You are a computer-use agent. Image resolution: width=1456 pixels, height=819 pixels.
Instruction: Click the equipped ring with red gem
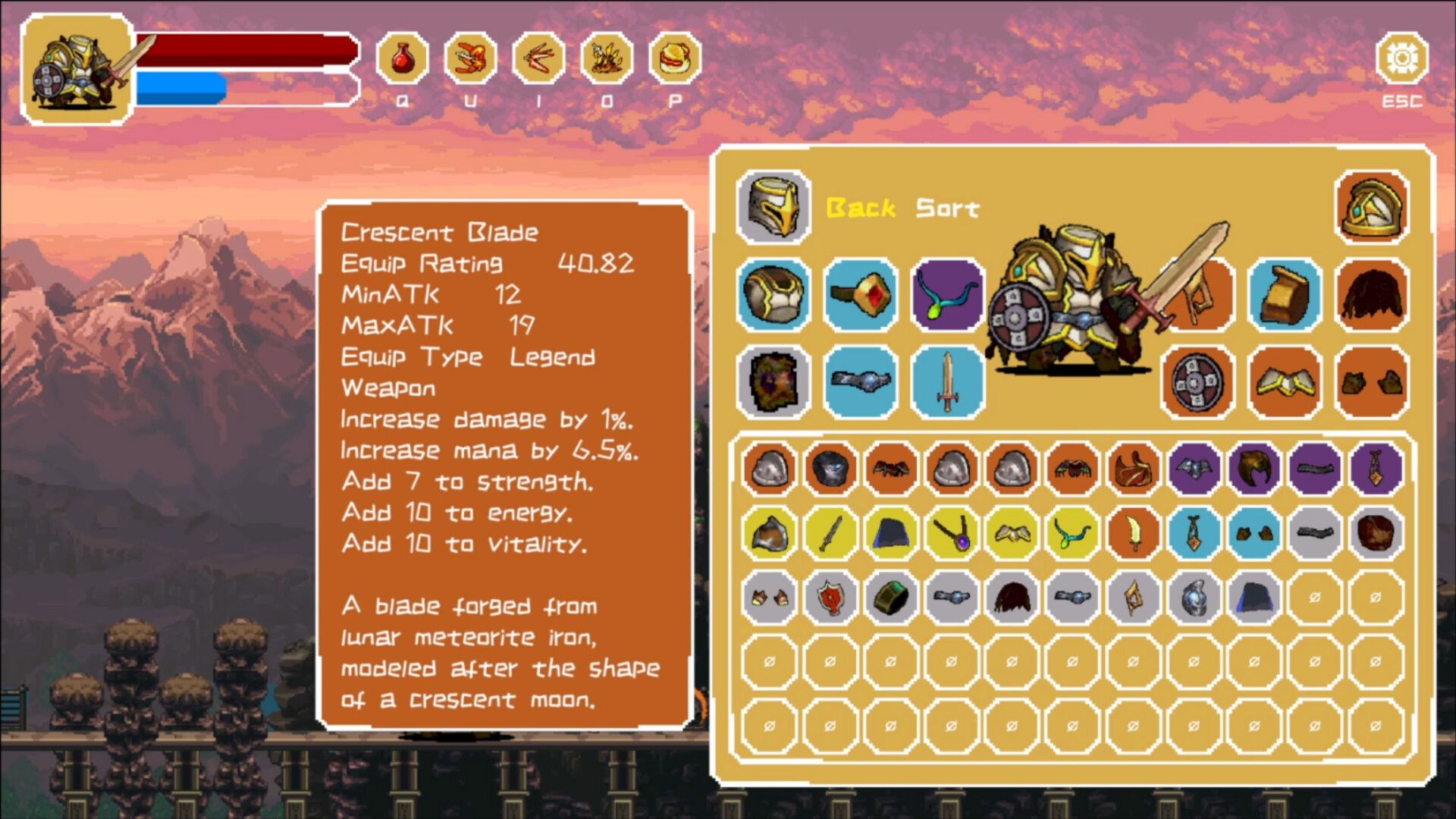click(x=861, y=296)
